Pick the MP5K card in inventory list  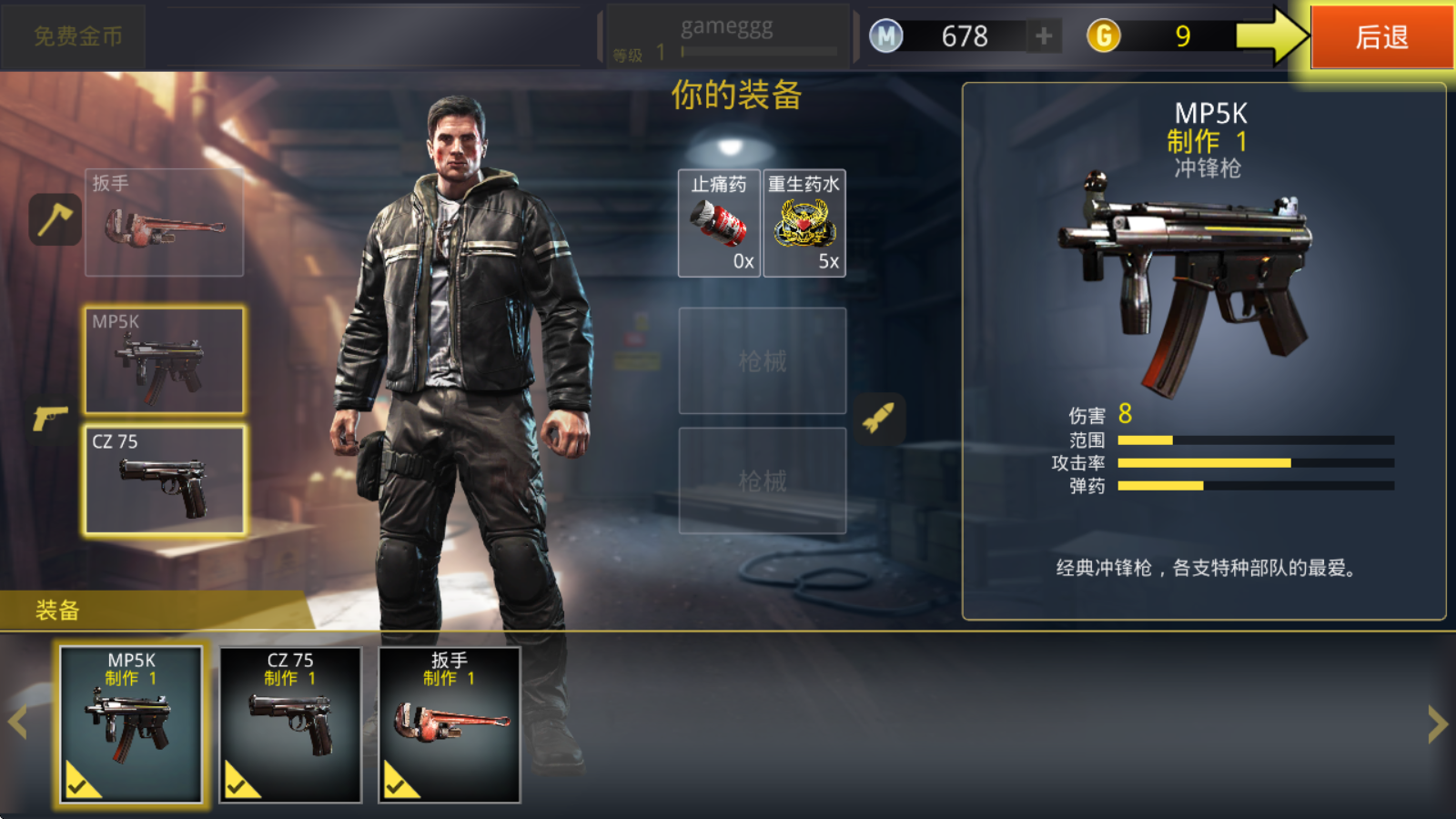tap(132, 724)
